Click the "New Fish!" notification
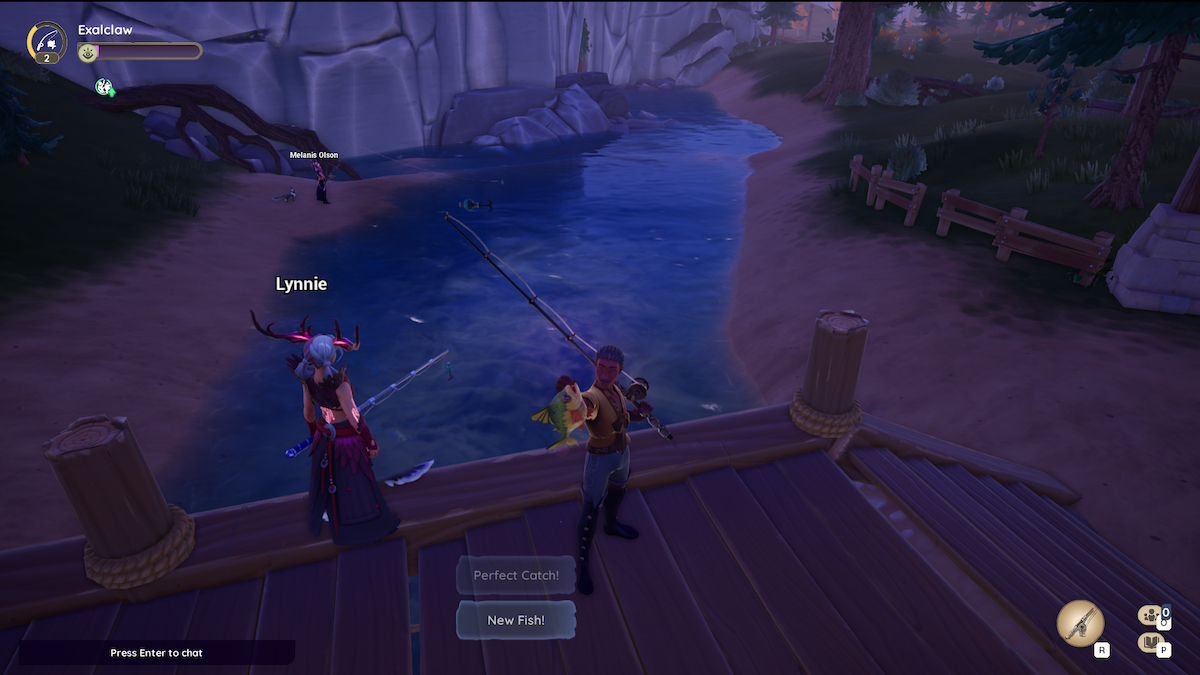1200x675 pixels. (x=516, y=620)
